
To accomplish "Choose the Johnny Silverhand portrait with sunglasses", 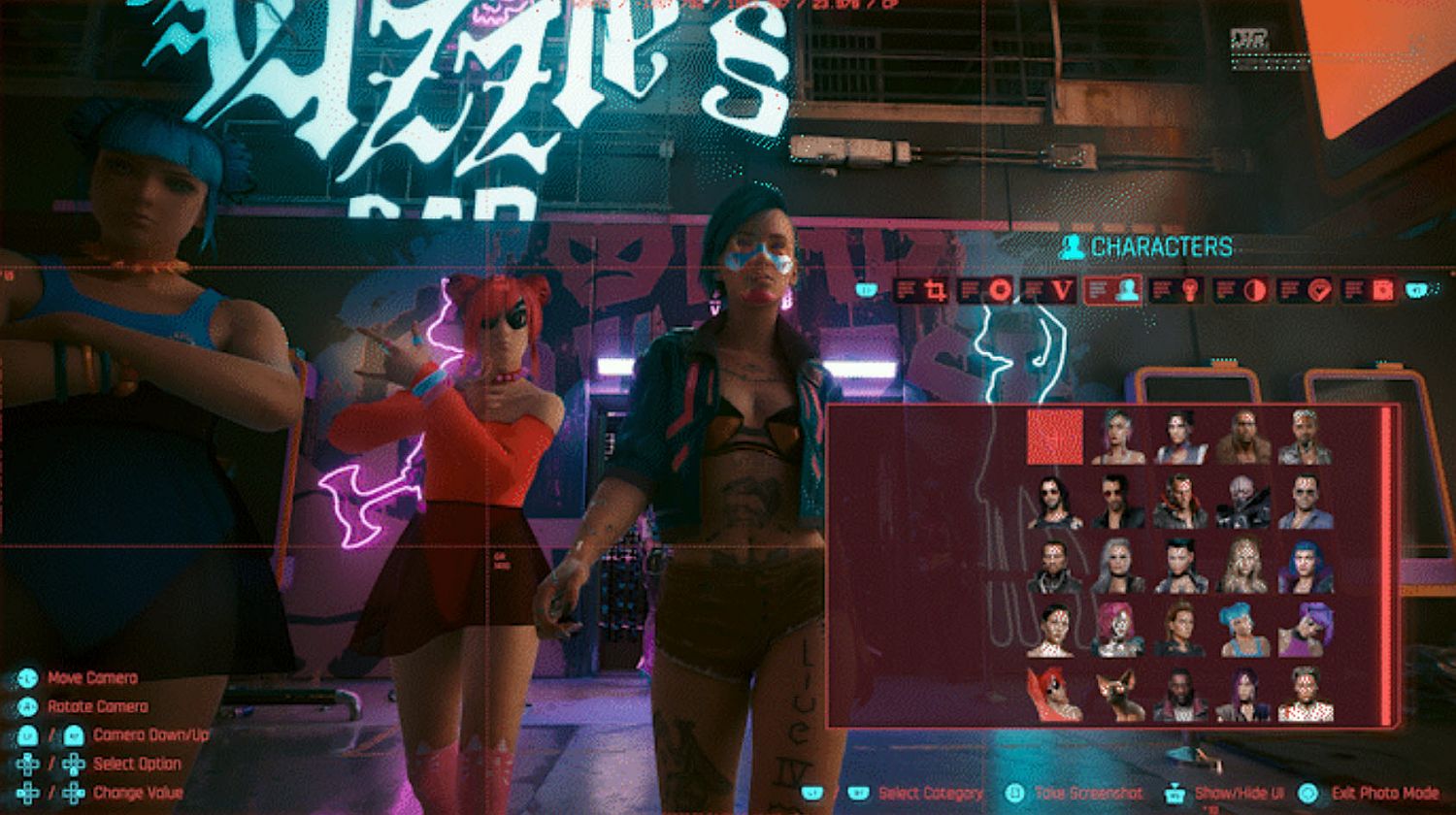I will 1055,501.
